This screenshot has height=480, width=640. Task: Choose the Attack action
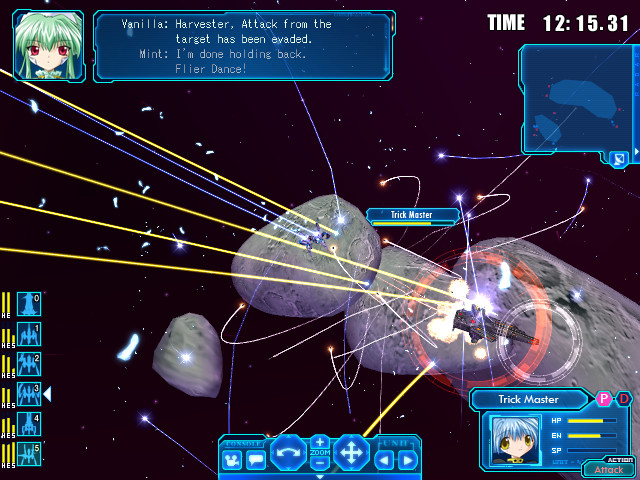coord(608,469)
